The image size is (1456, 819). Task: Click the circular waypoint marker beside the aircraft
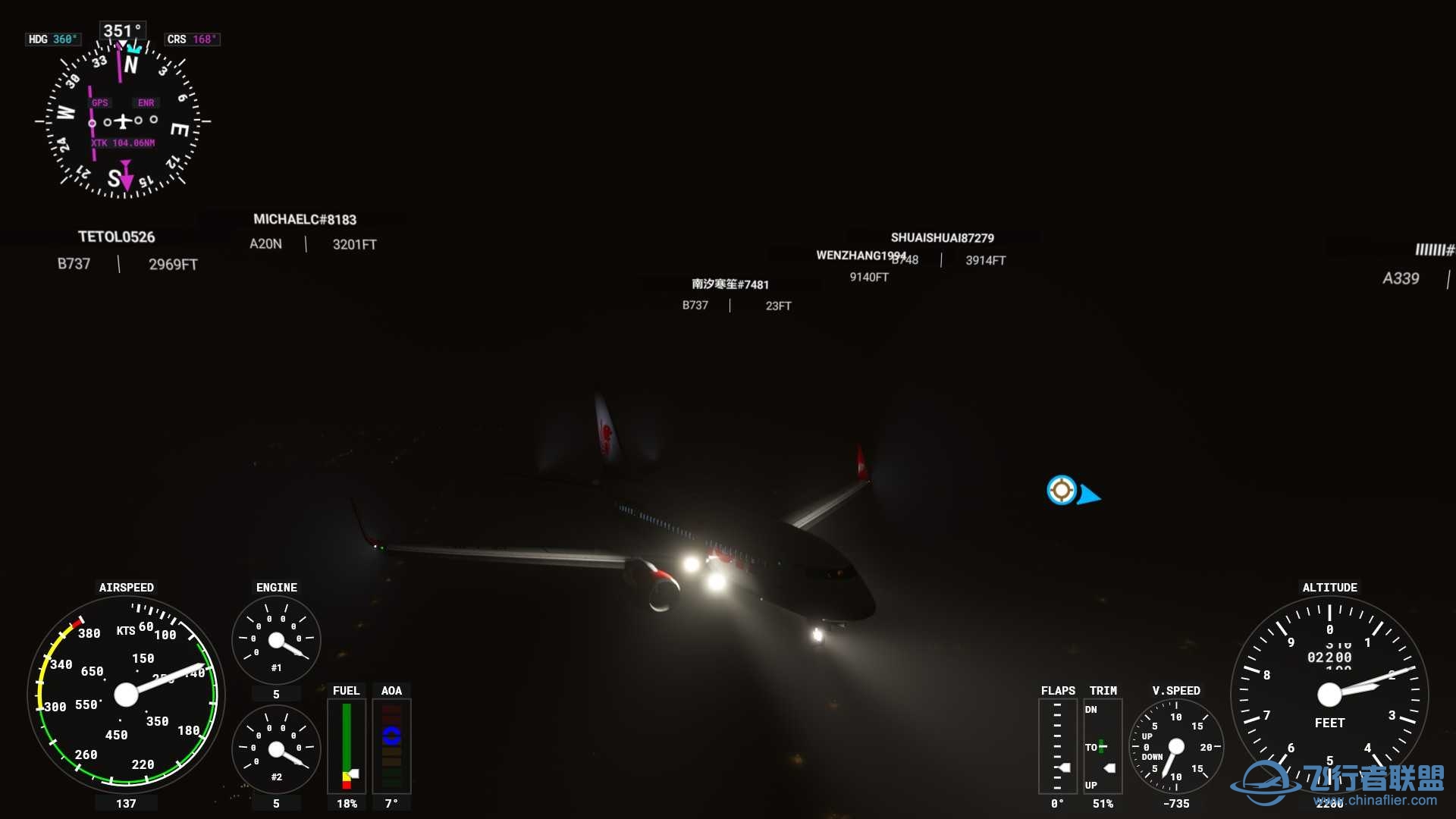coord(1061,490)
